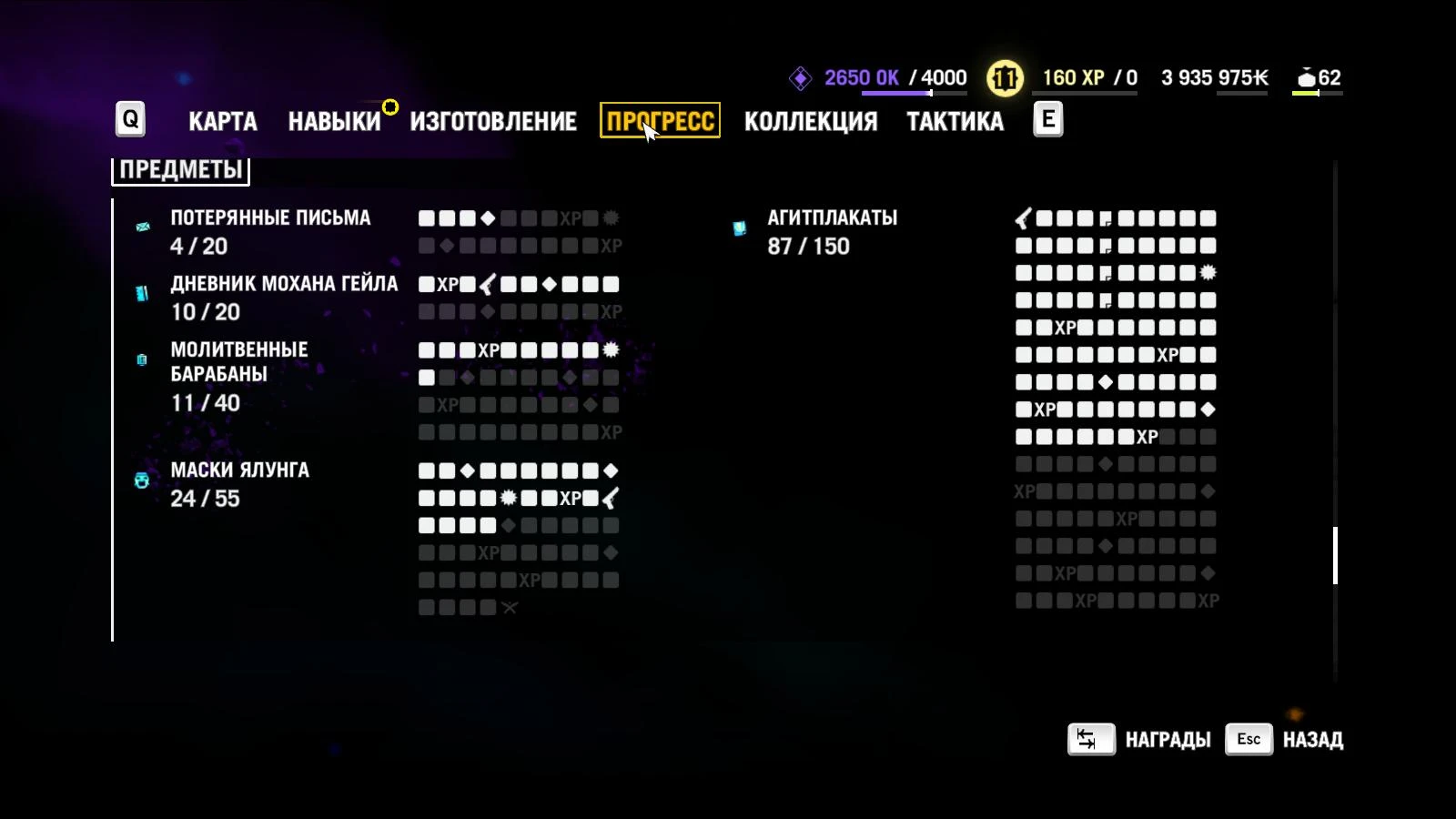
Task: Click an XP square in the Агитплакаты grid
Action: click(1067, 329)
